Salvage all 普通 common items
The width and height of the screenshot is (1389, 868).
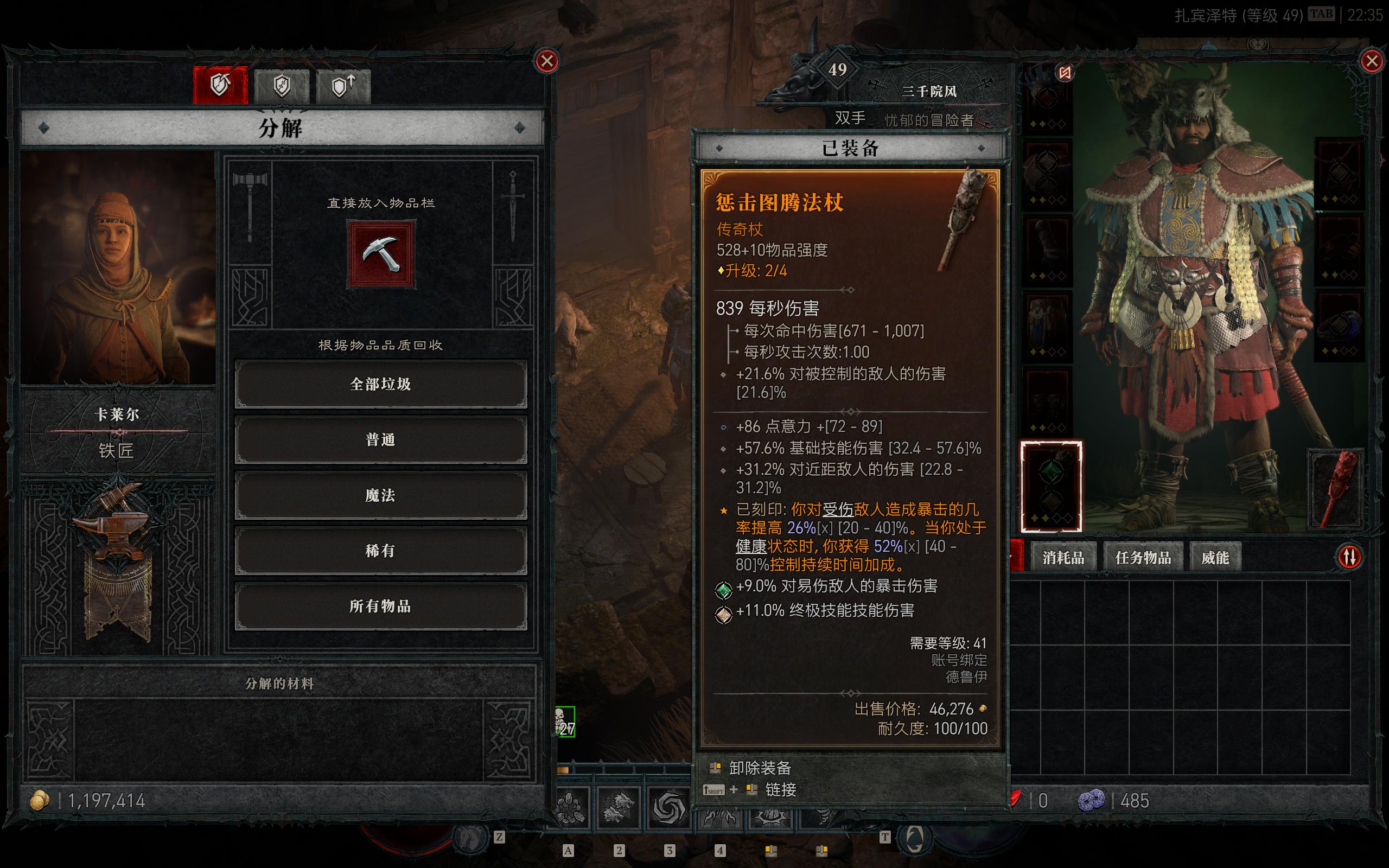pyautogui.click(x=381, y=439)
